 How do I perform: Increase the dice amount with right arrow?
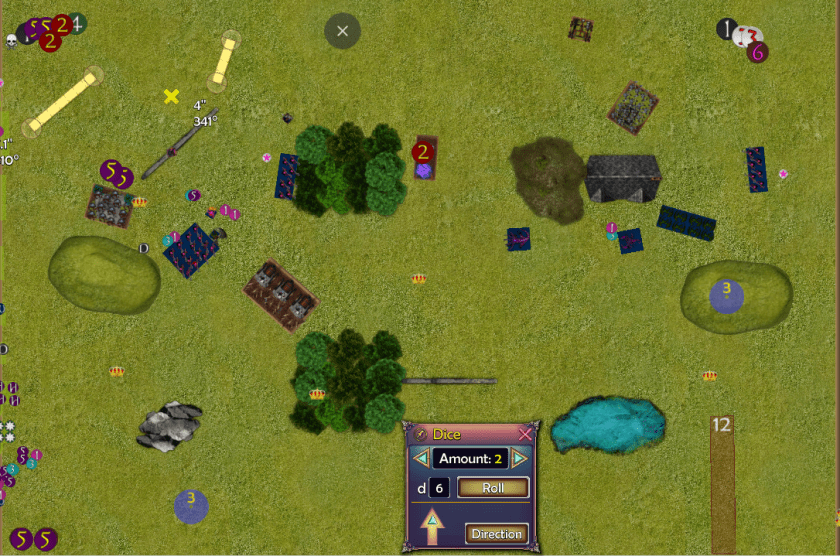[x=519, y=459]
